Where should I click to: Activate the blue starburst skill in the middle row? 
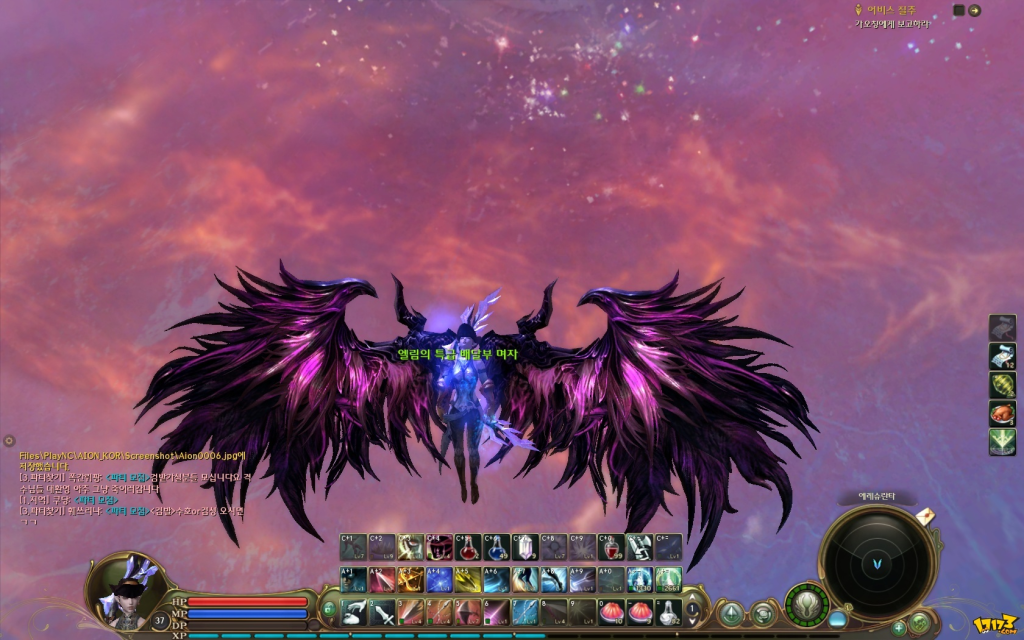click(439, 579)
